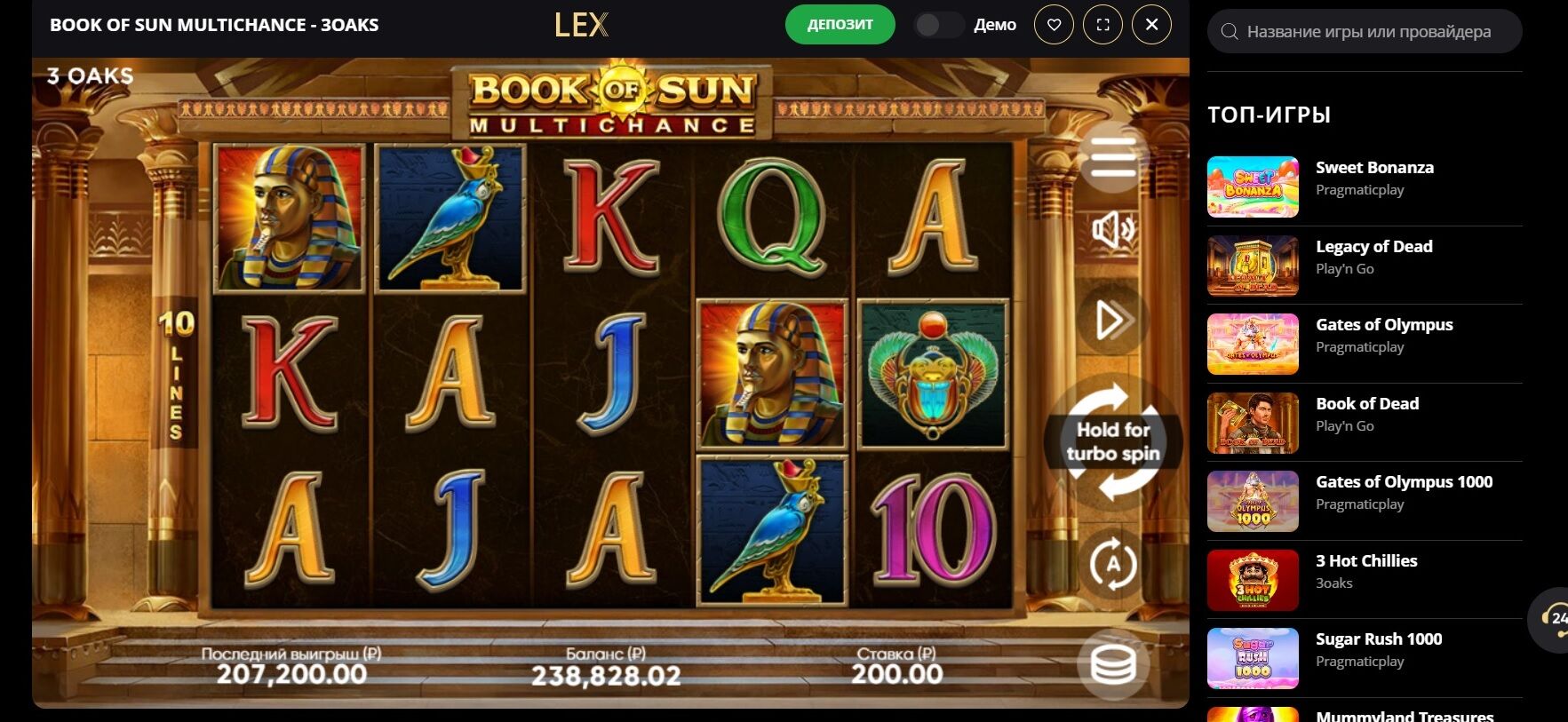Mute the game sound speaker icon

coord(1112,230)
